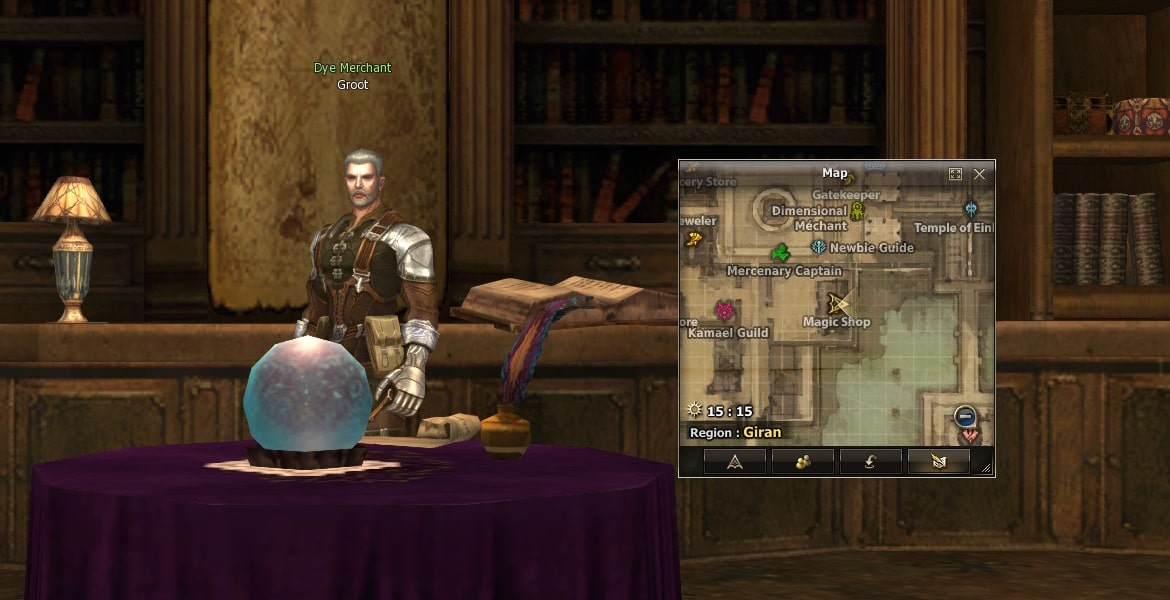
Task: Maximize the Map window
Action: 955,174
